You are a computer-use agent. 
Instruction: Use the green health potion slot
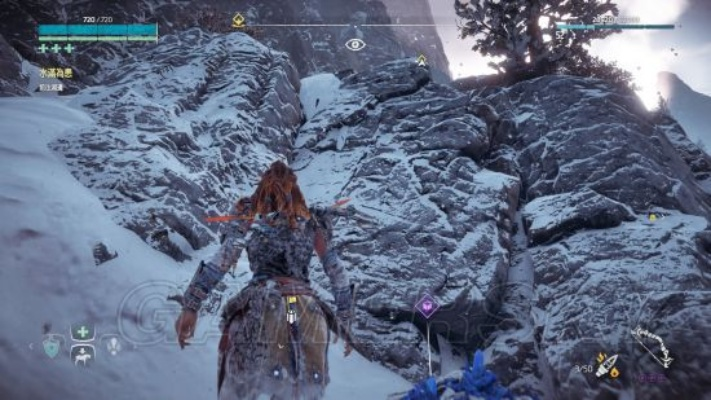83,333
